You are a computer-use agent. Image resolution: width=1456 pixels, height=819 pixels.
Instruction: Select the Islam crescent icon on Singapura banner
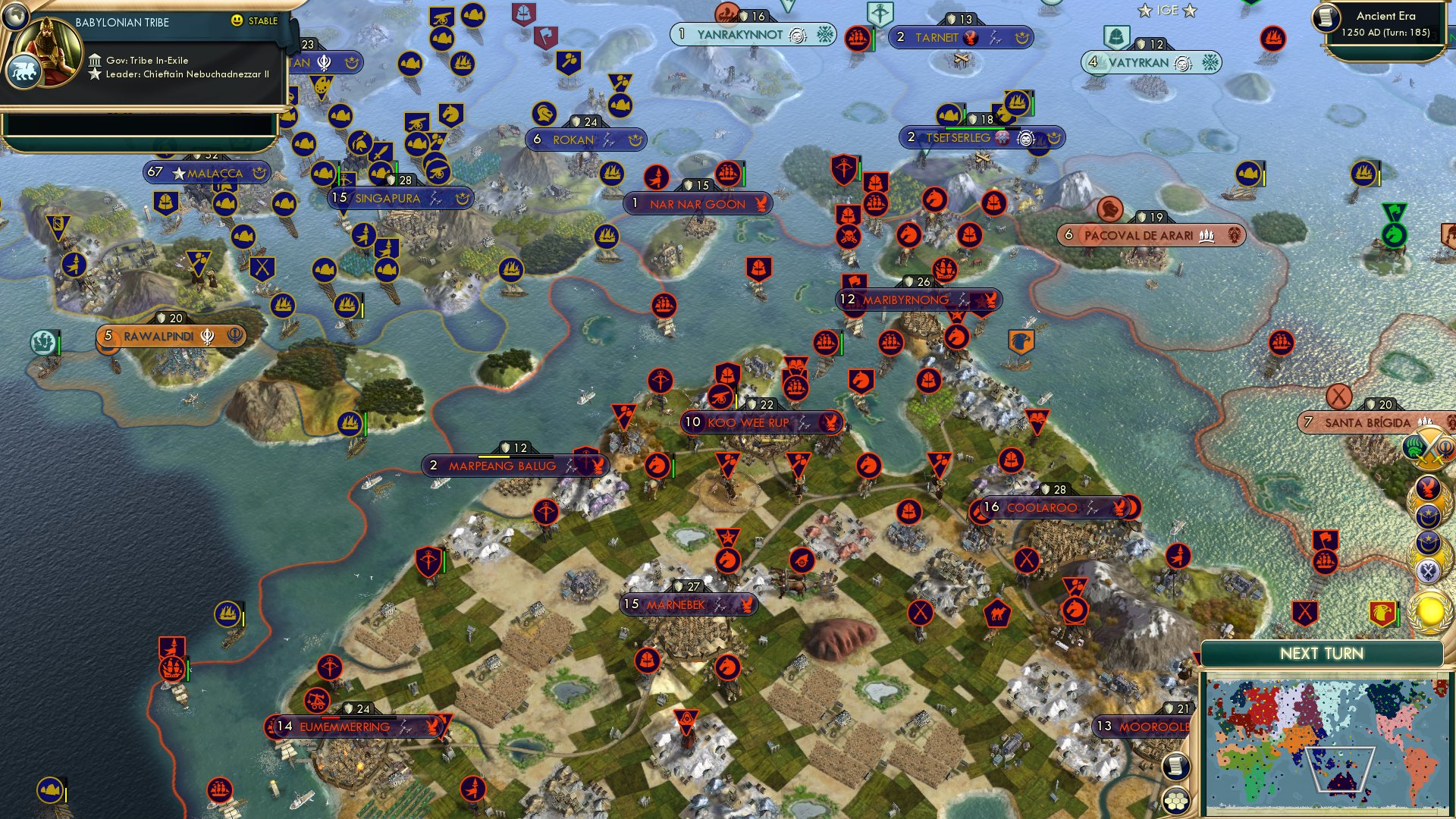click(x=463, y=199)
